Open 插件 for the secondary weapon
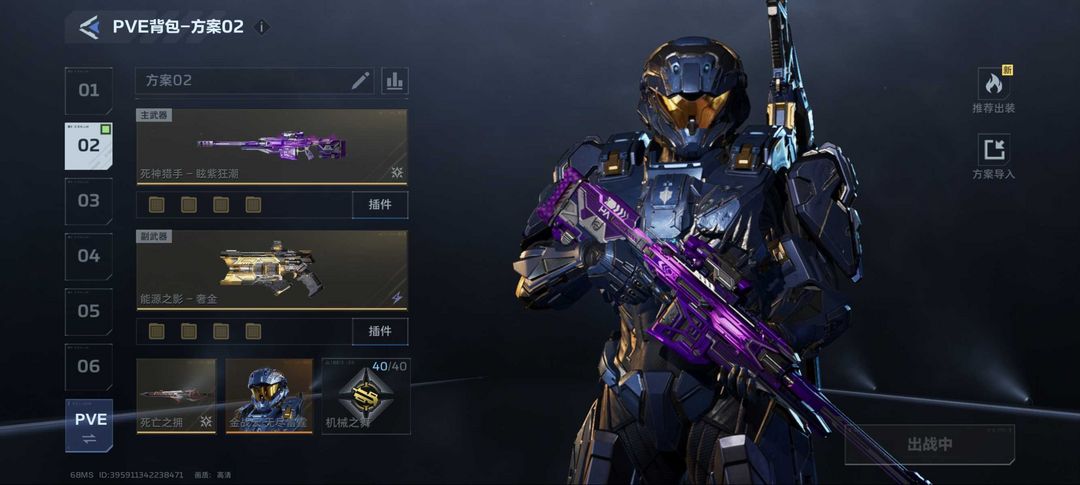The width and height of the screenshot is (1080, 485). tap(380, 331)
